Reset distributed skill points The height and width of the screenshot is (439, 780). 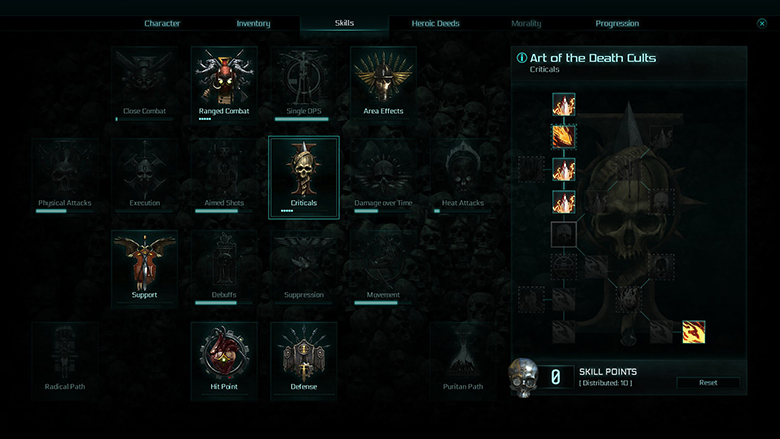click(708, 383)
